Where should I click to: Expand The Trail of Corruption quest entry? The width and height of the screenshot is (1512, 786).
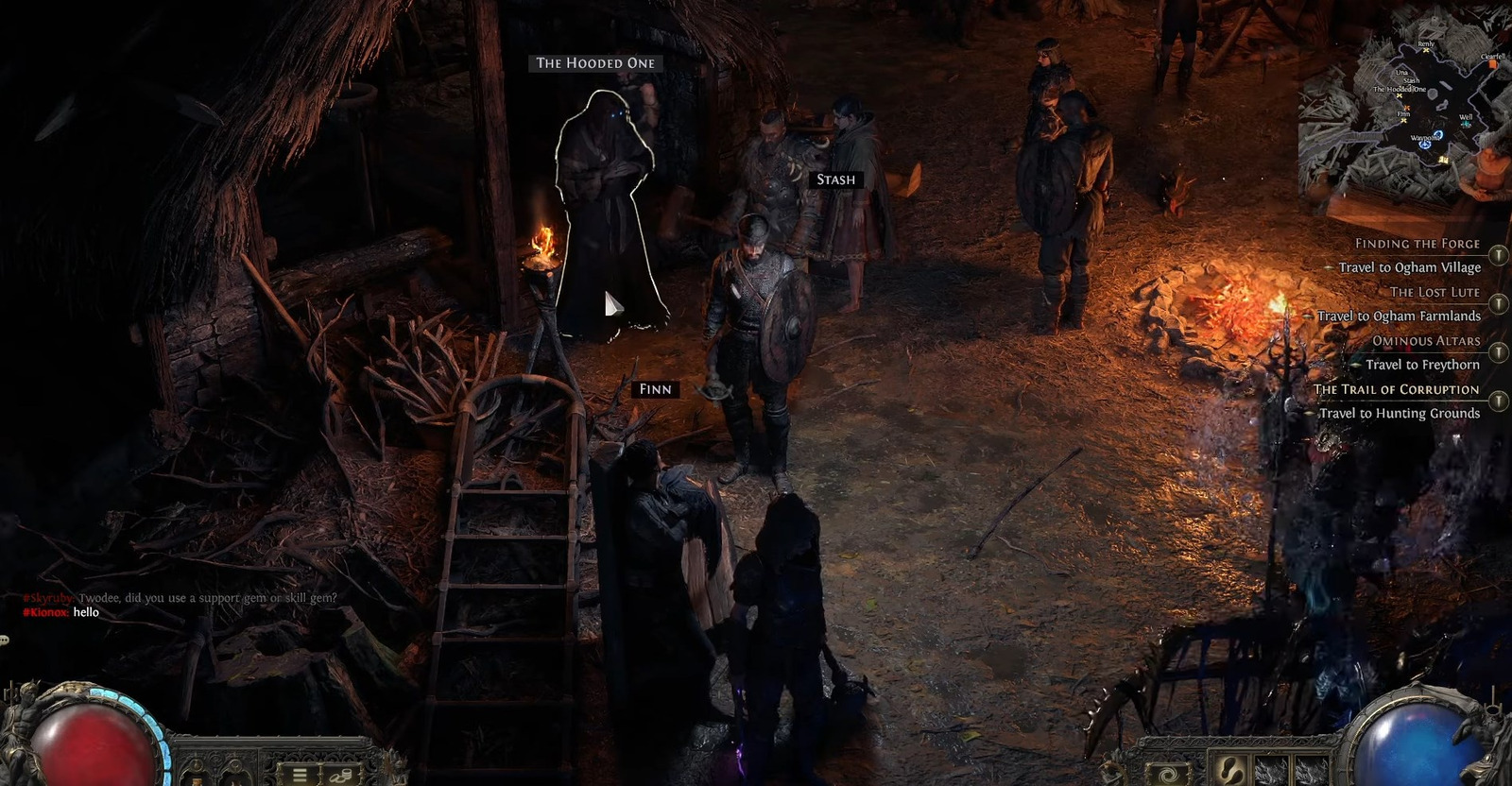coord(1499,400)
